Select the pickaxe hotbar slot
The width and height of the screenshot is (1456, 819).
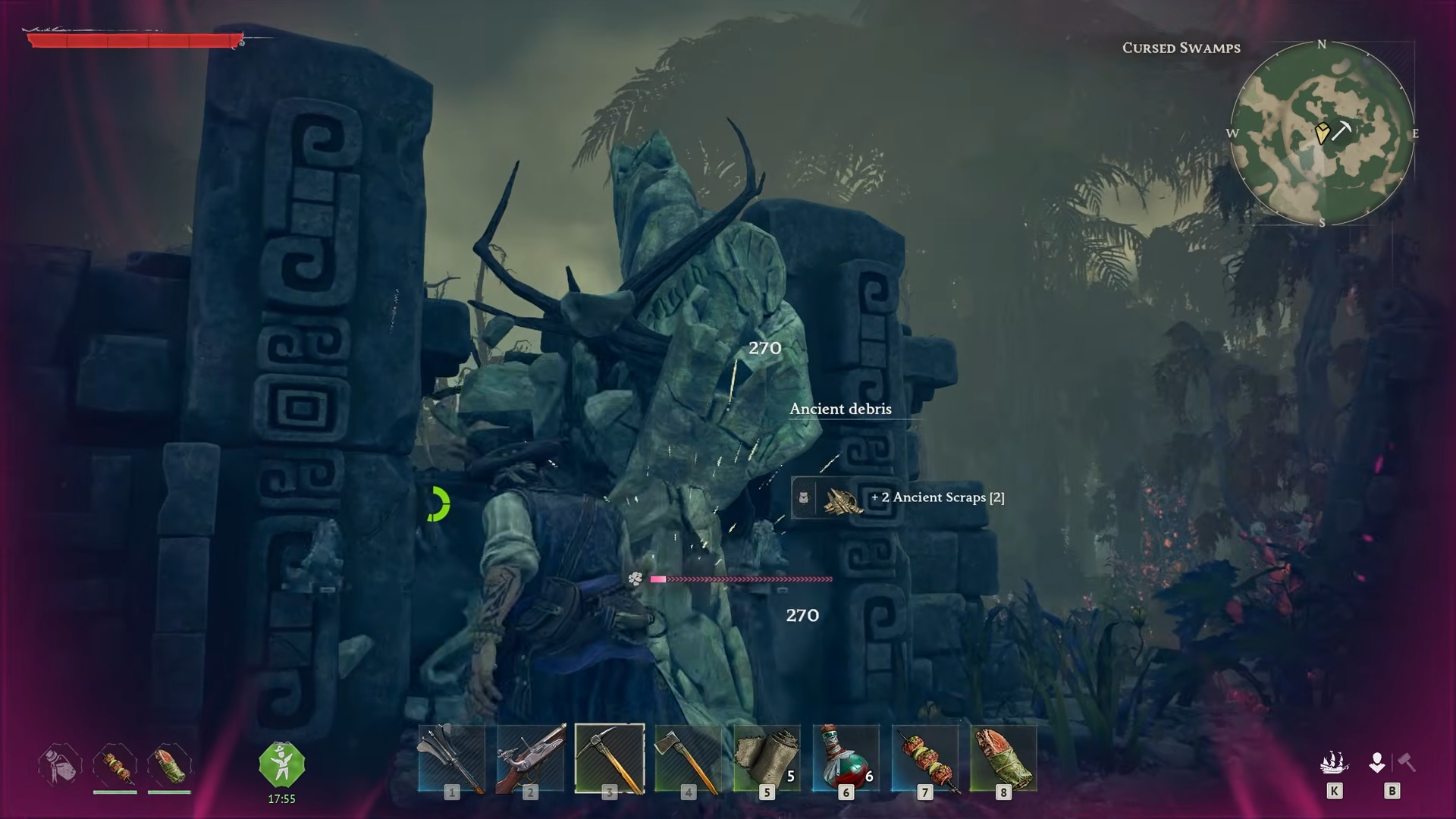point(610,758)
